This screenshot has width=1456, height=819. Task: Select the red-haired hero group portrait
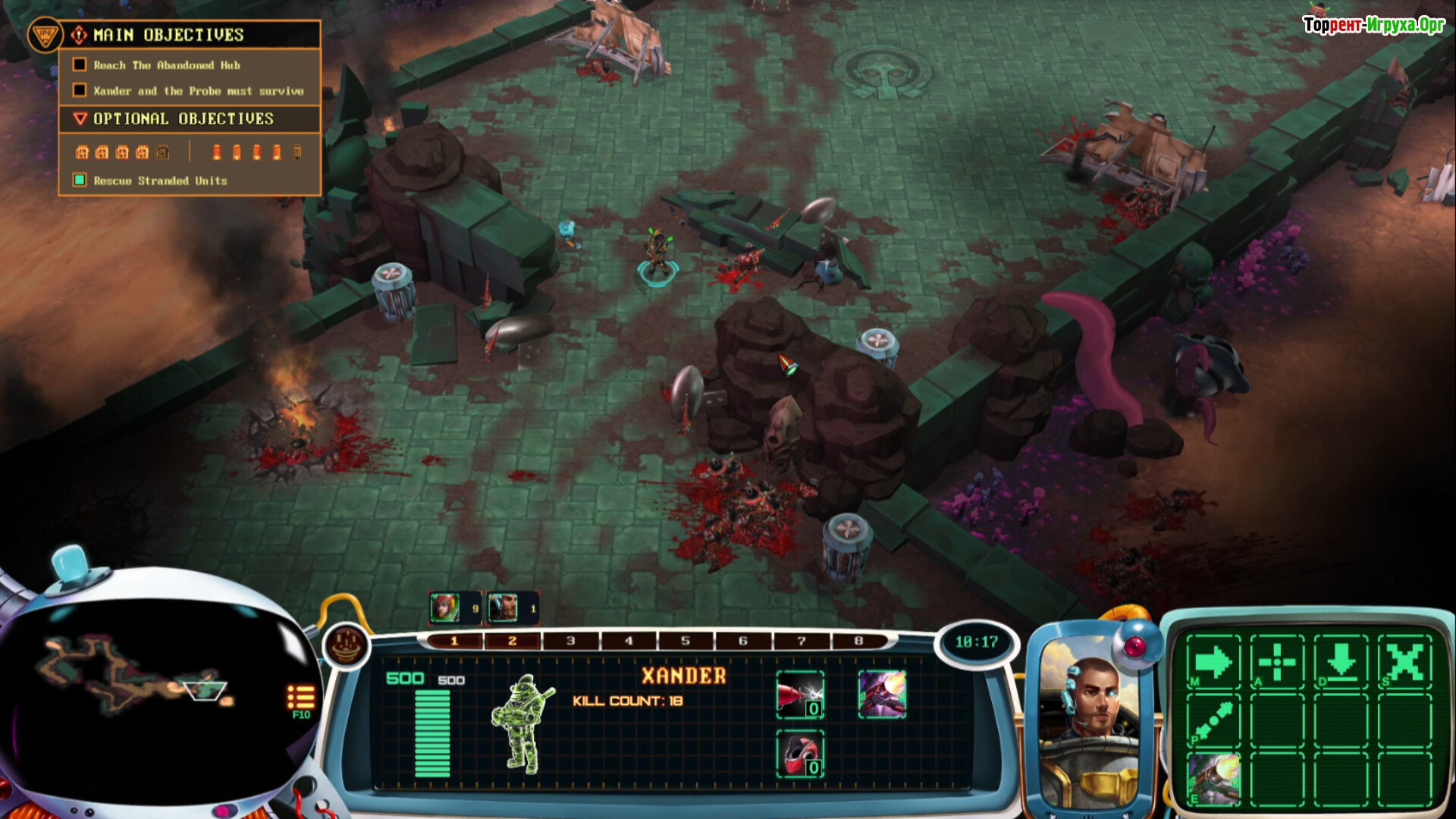click(445, 608)
